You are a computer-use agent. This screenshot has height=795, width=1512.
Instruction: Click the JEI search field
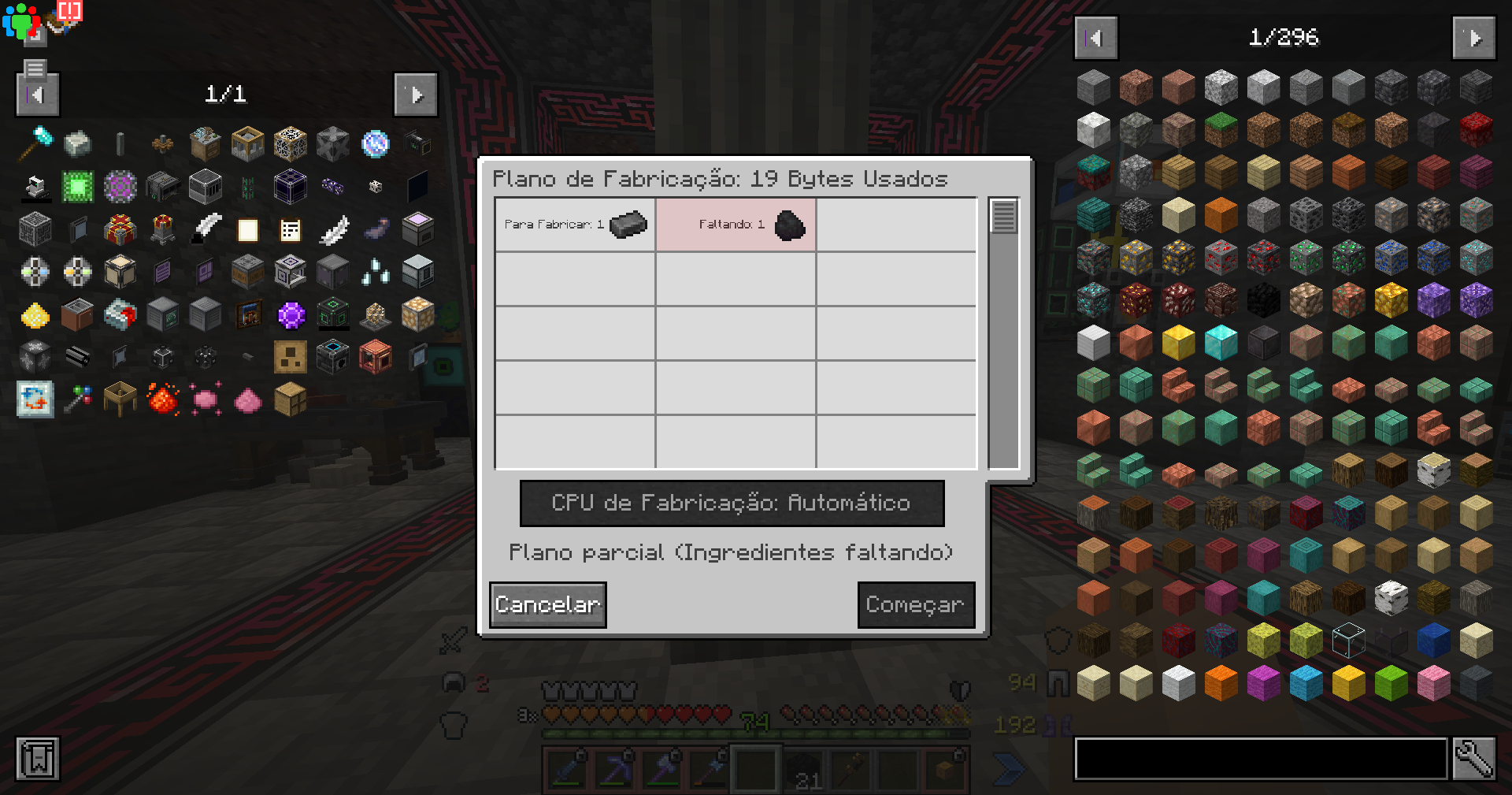point(1260,759)
